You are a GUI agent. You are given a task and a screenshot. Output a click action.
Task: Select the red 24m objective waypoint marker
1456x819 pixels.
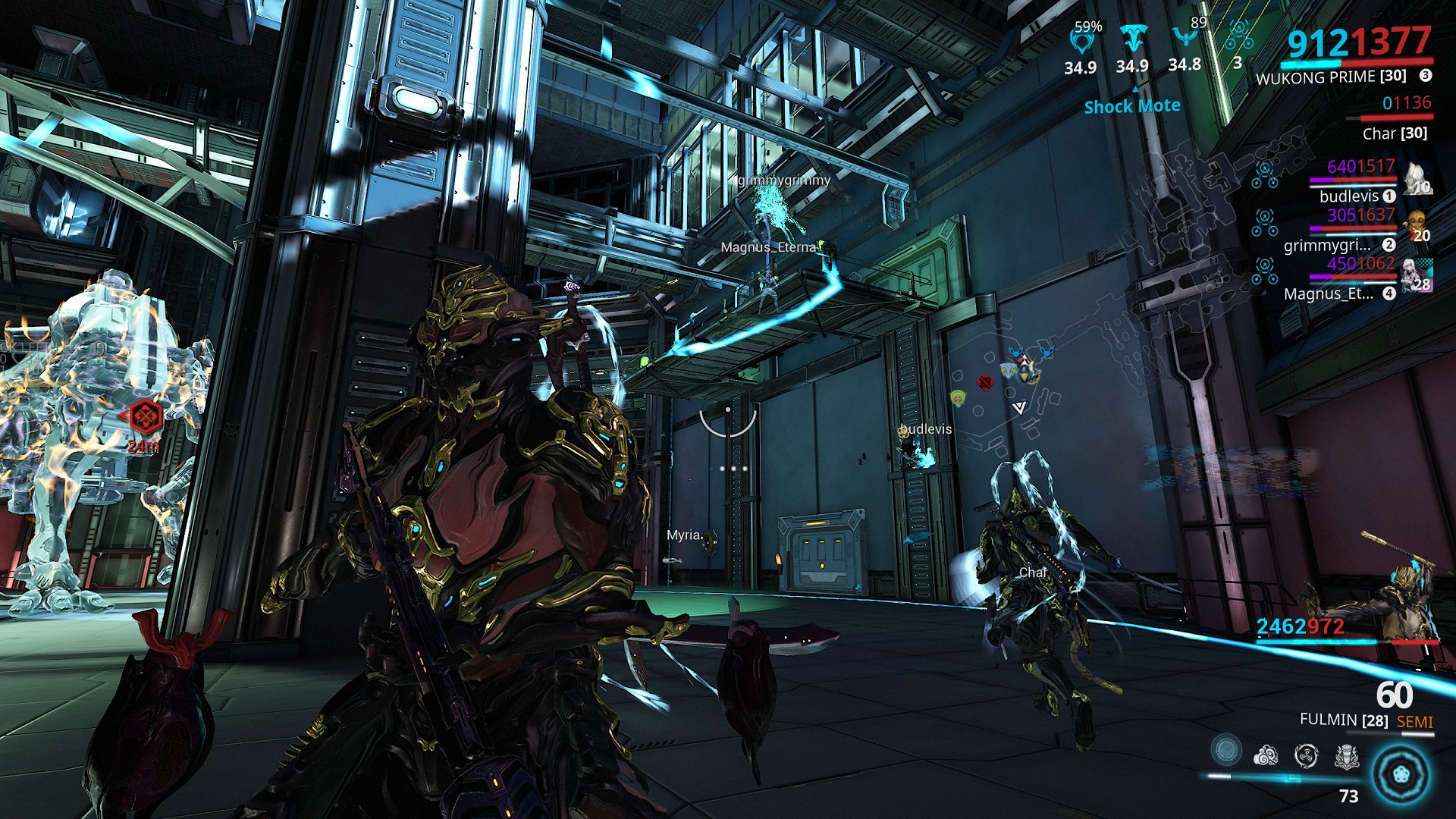coord(144,416)
